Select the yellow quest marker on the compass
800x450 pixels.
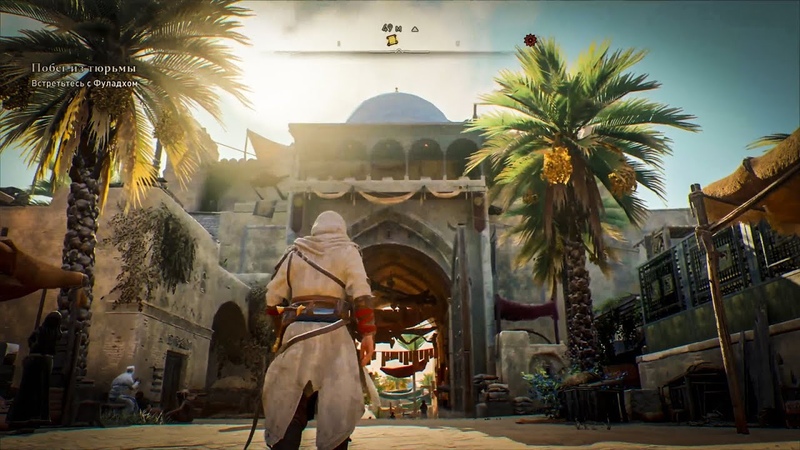(392, 40)
